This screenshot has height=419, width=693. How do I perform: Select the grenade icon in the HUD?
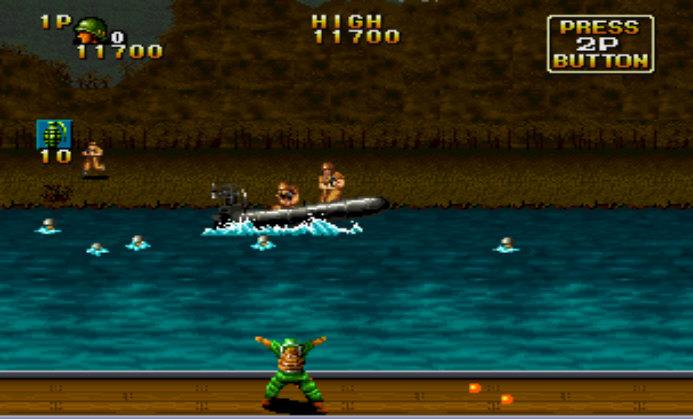54,134
